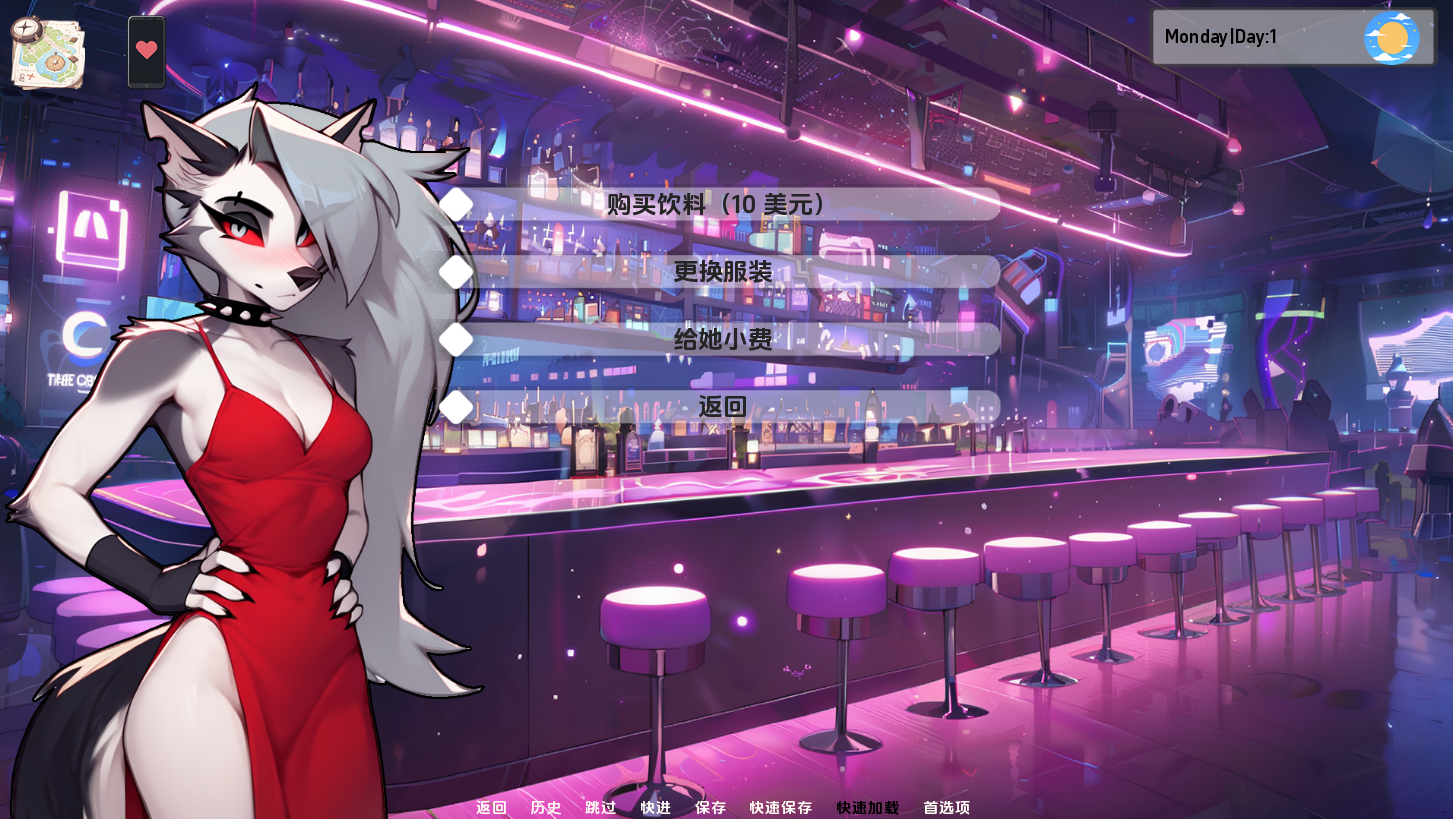Pick the 返回 choice to go back

tap(722, 406)
